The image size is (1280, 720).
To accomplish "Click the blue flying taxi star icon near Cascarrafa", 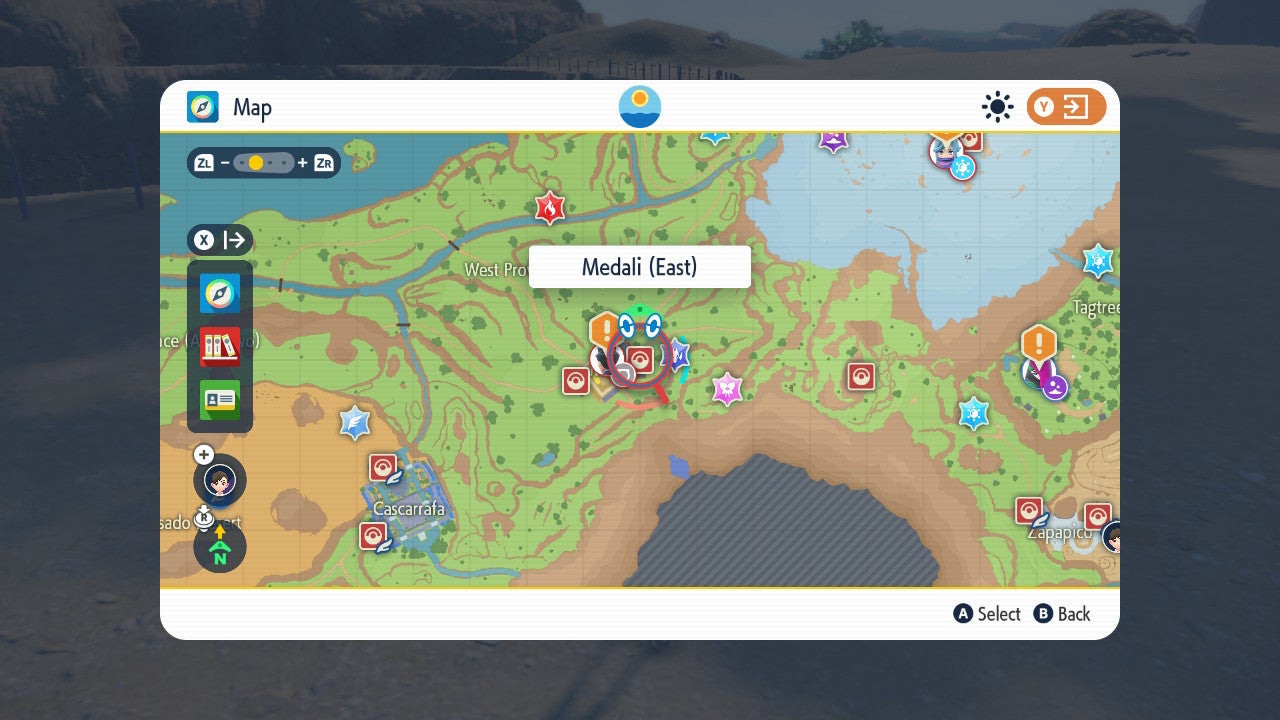I will pyautogui.click(x=356, y=423).
